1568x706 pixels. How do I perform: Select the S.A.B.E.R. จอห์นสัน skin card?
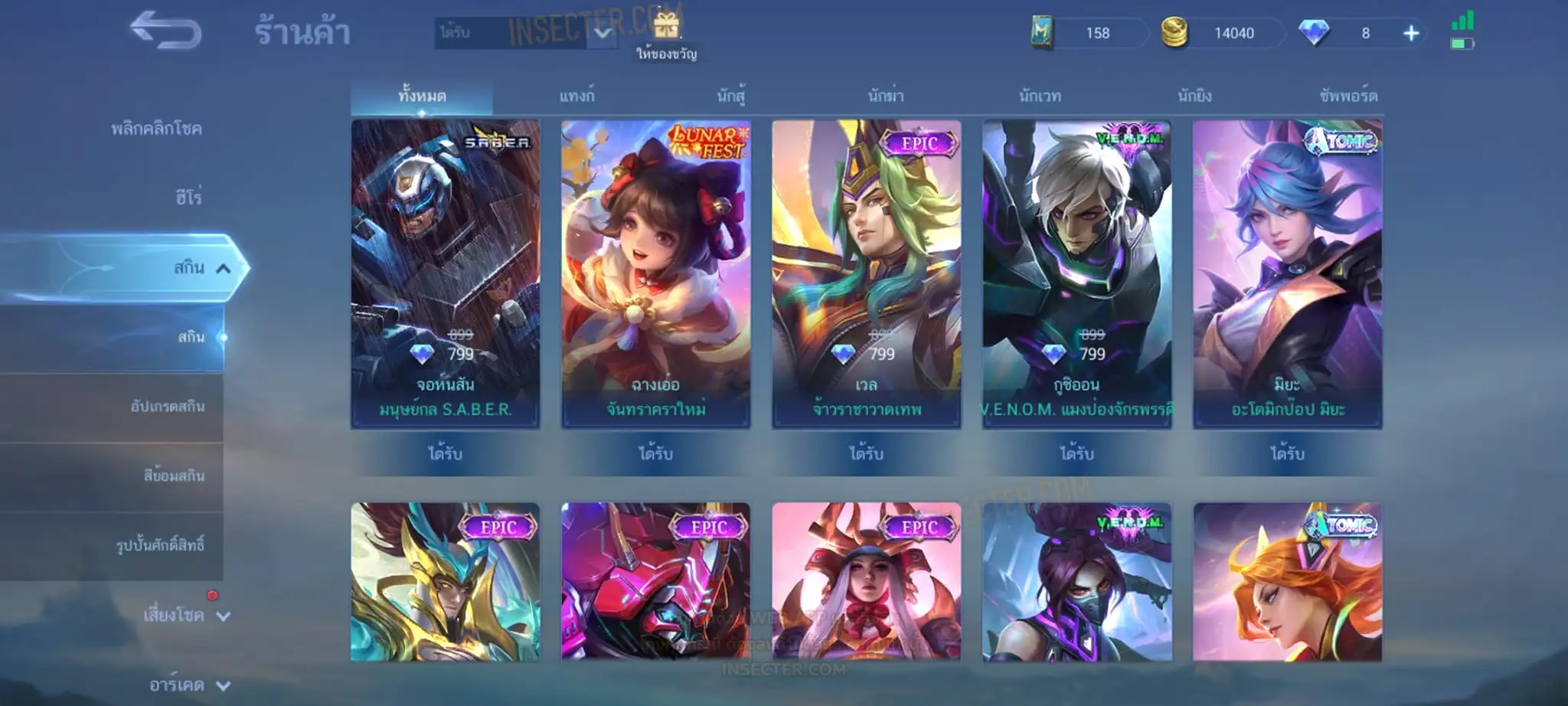click(x=446, y=273)
